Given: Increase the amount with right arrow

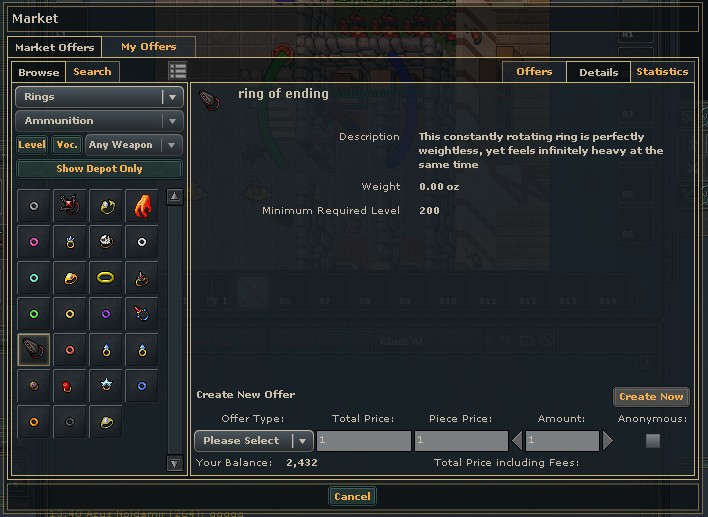Looking at the screenshot, I should [608, 441].
